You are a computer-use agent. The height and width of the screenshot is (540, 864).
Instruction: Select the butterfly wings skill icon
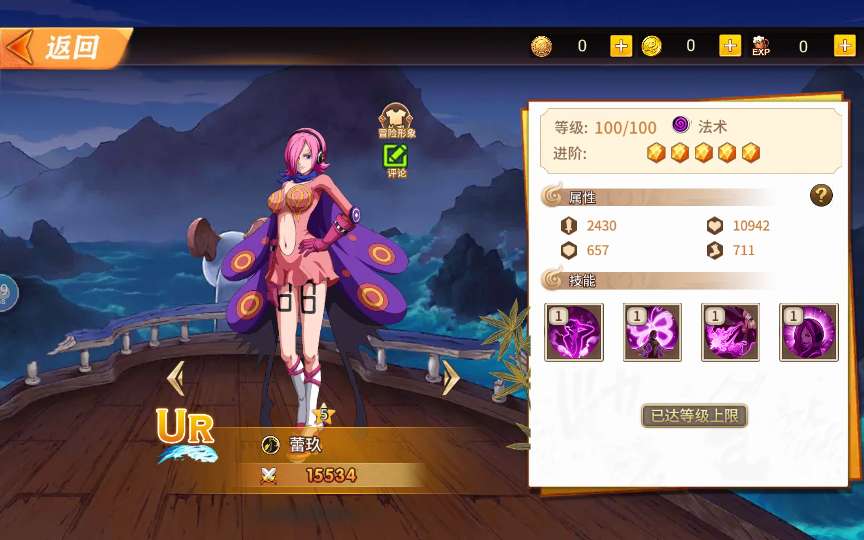click(x=652, y=333)
